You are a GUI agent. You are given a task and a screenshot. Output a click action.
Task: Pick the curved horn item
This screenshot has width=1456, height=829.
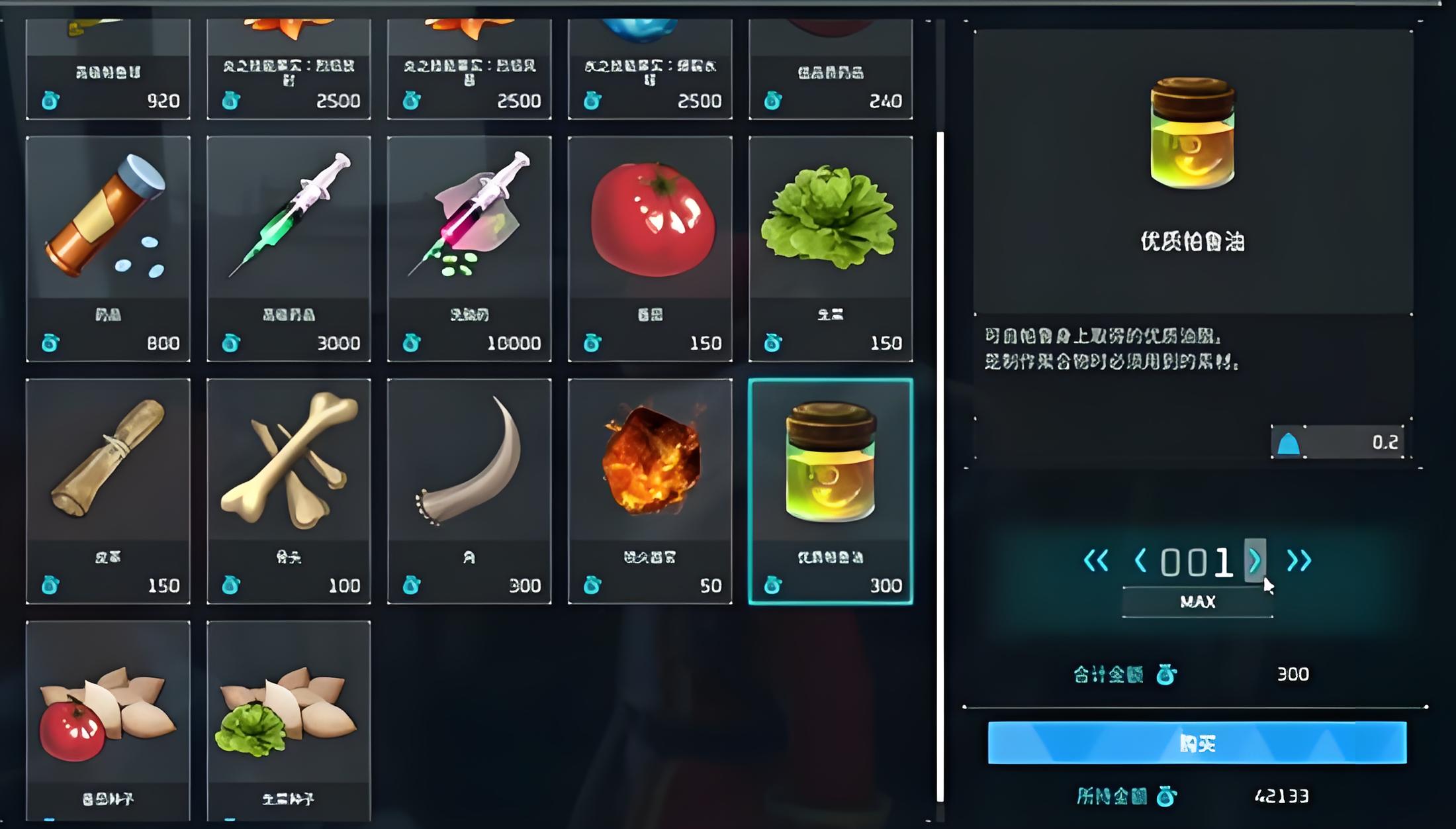tap(469, 491)
